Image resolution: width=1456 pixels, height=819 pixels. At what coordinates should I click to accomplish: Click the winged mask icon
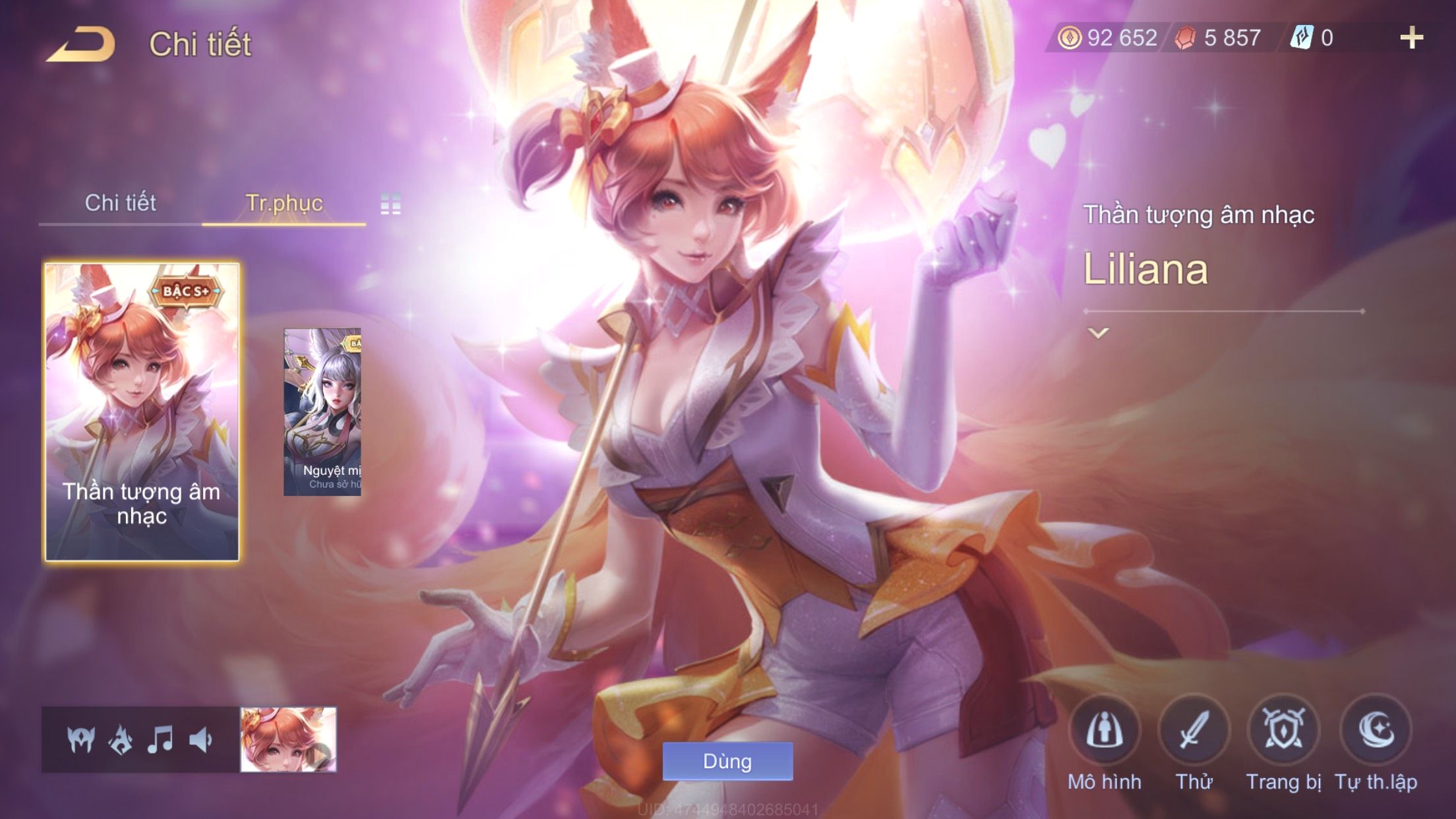[81, 740]
